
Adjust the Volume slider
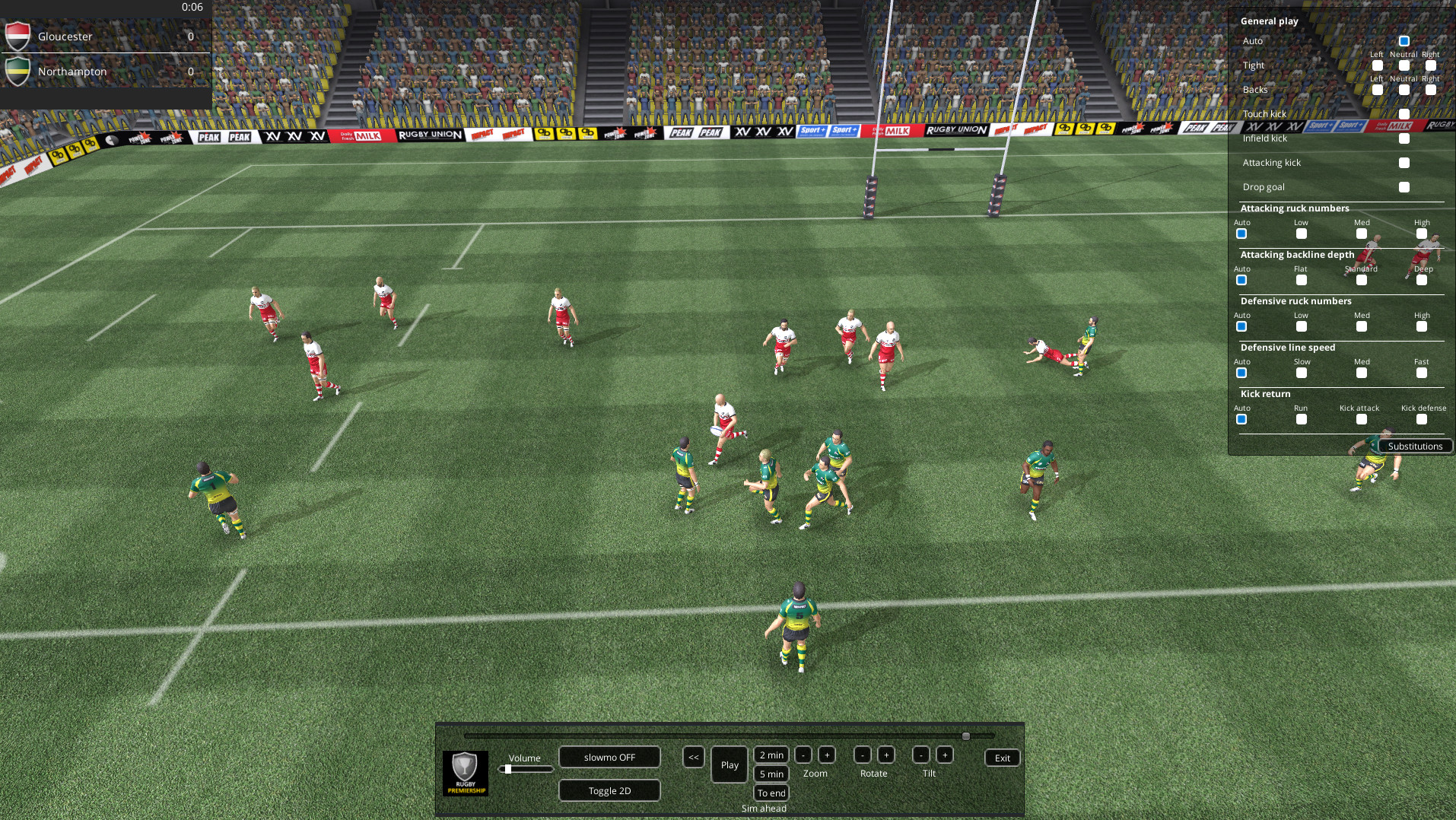point(508,768)
